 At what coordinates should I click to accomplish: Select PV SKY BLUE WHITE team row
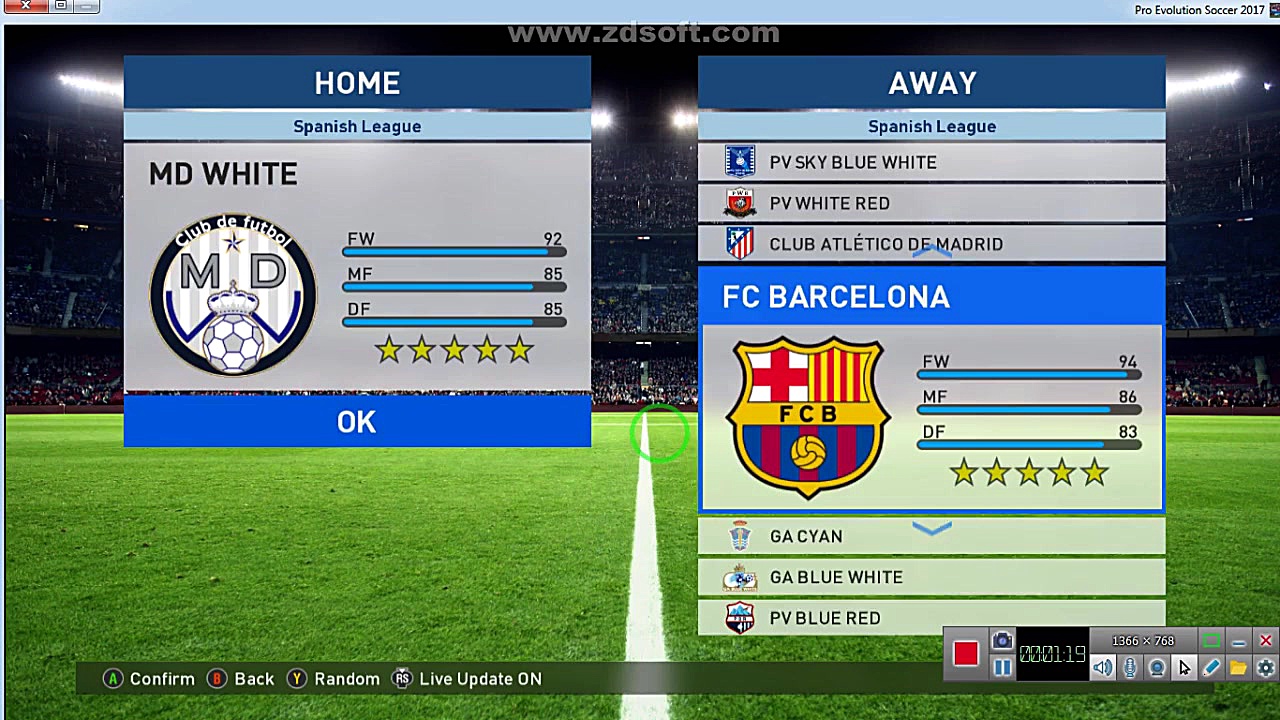931,162
